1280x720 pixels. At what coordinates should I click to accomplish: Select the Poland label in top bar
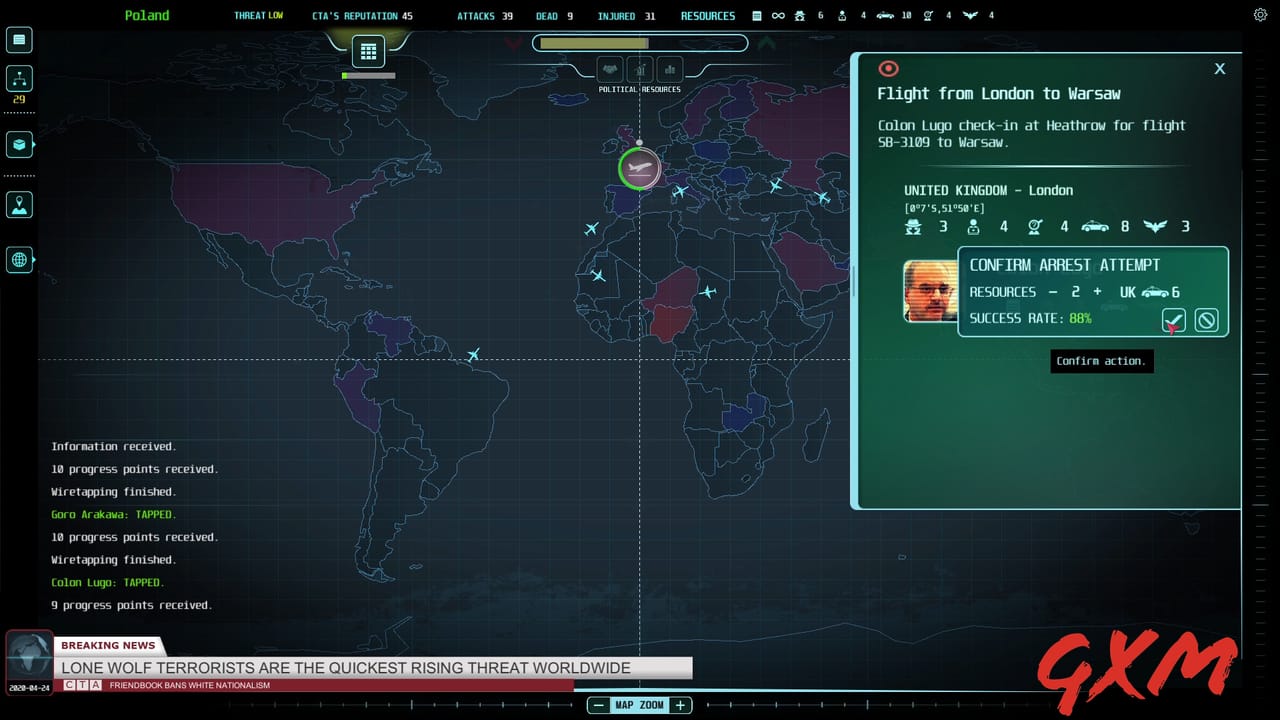[x=146, y=15]
